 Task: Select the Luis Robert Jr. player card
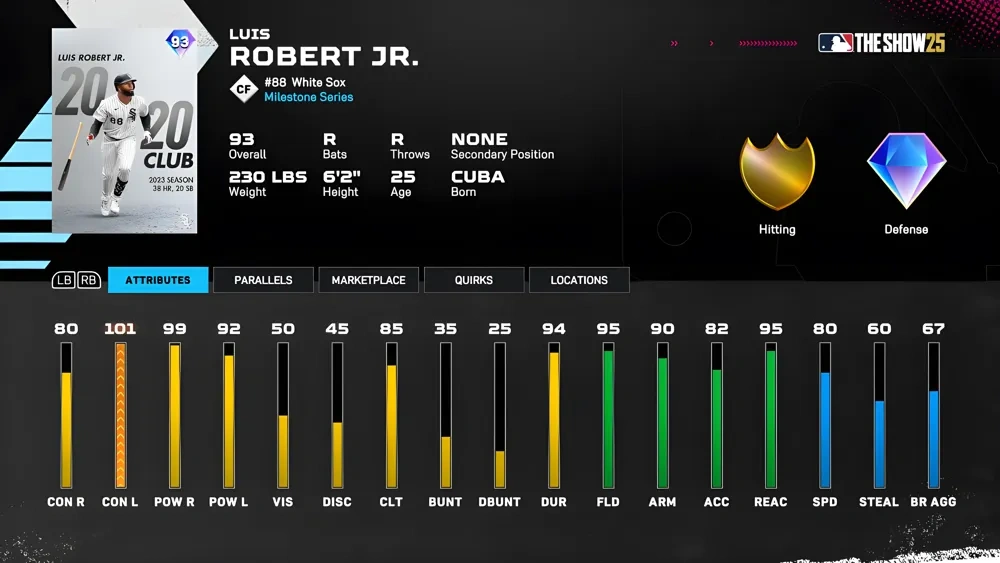click(125, 131)
